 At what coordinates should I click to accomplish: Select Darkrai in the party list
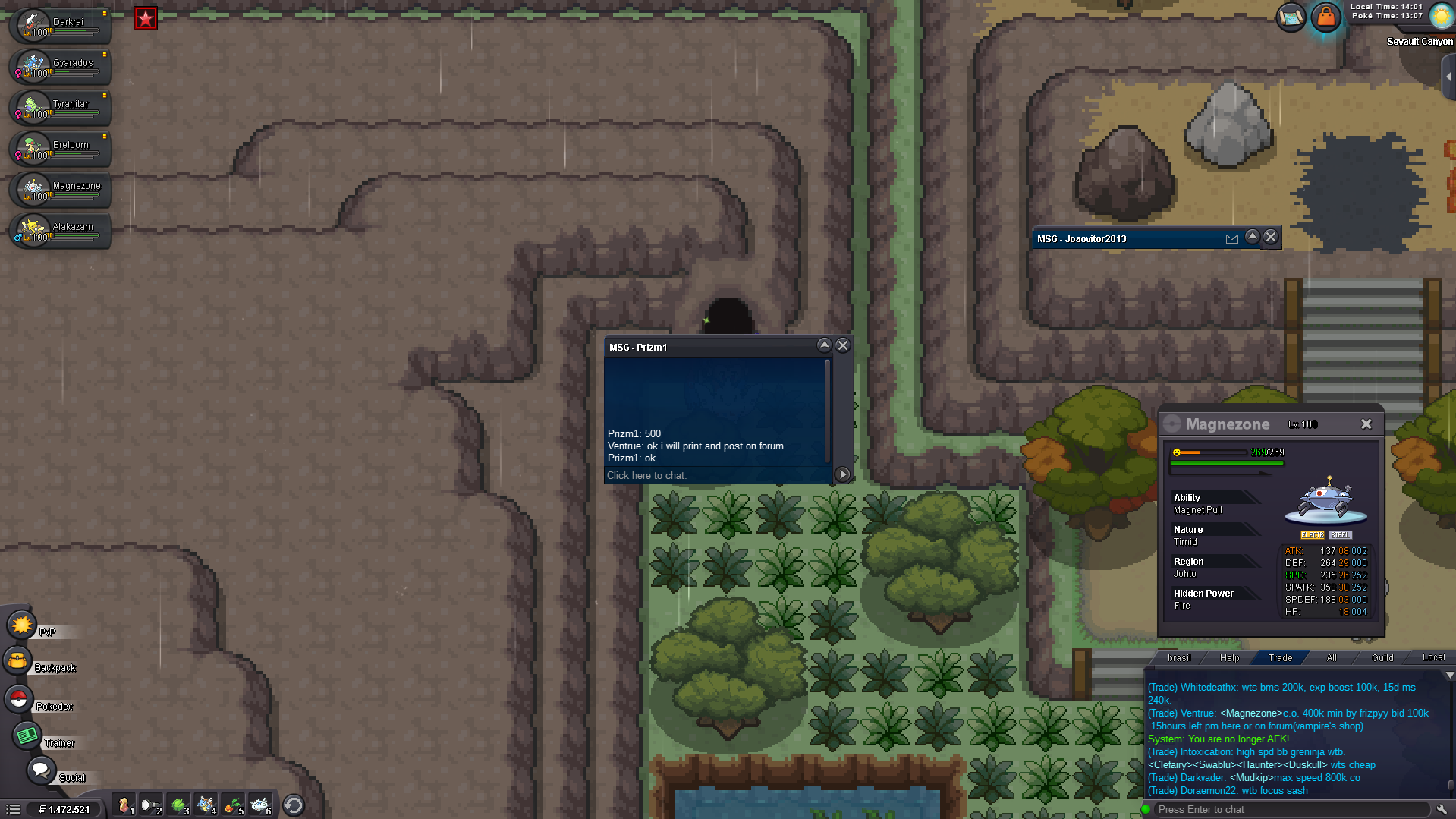coord(61,26)
